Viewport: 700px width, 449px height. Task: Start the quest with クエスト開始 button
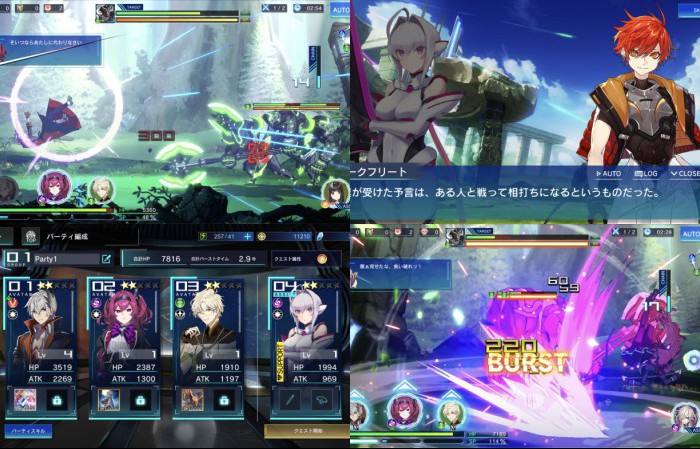tap(306, 431)
